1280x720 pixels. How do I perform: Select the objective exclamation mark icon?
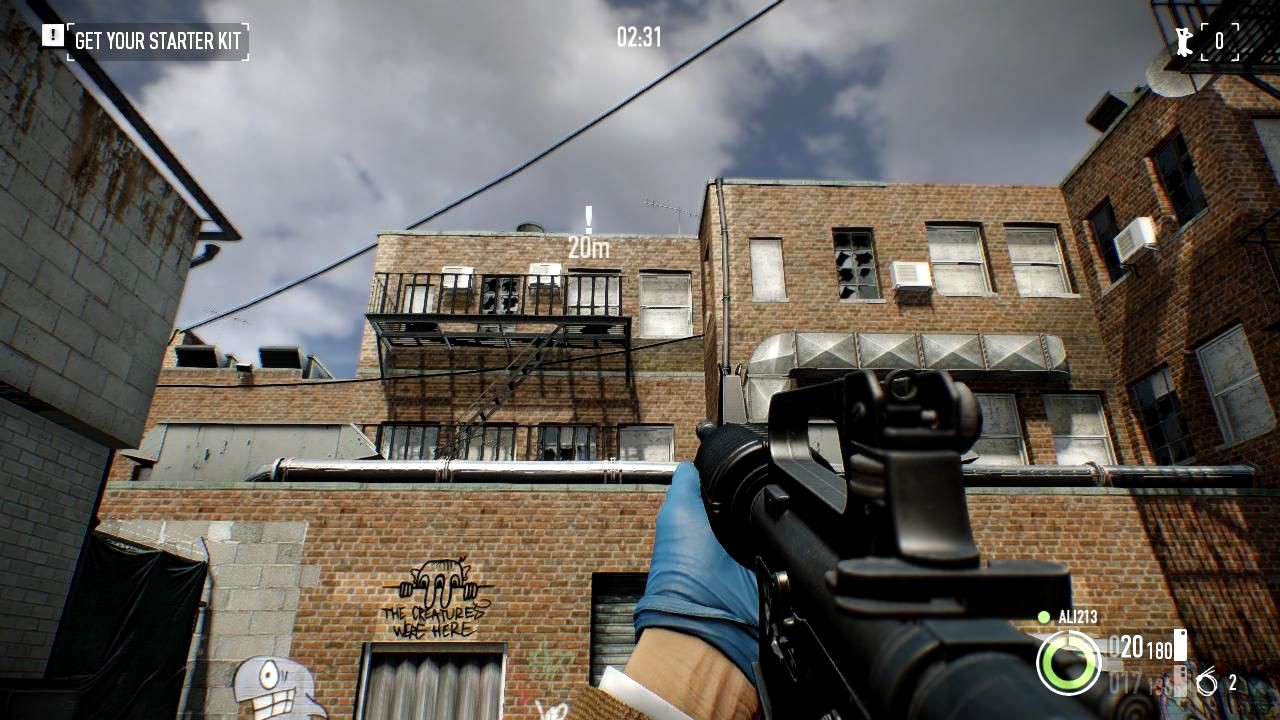(52, 36)
